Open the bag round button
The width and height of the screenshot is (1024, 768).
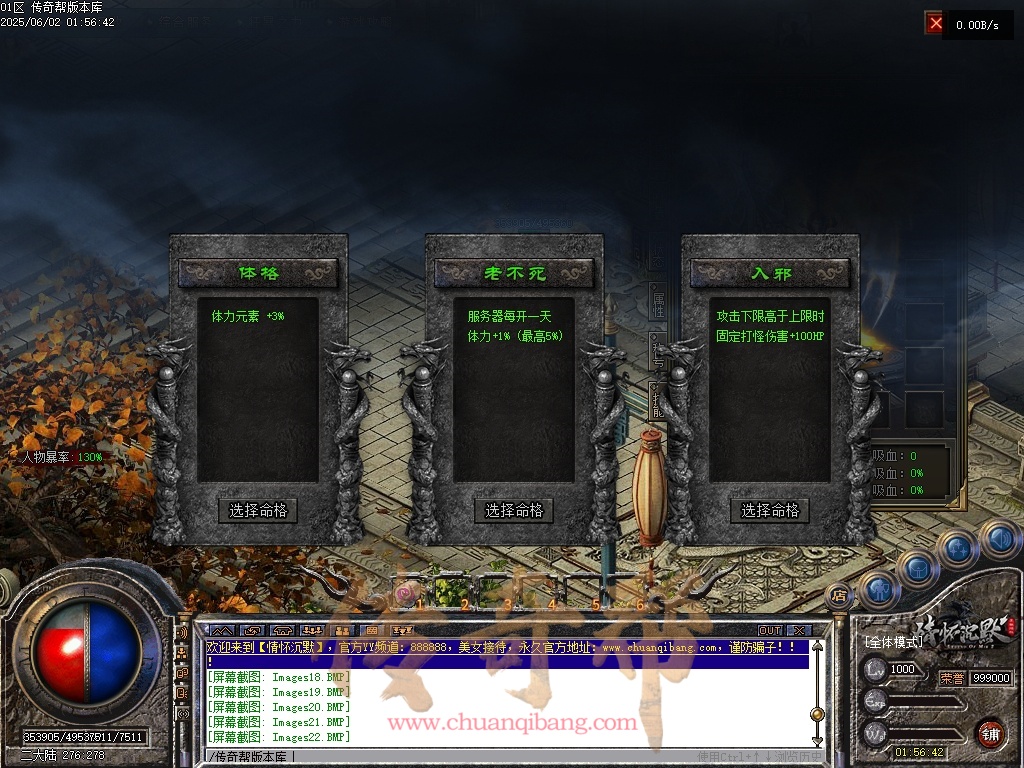[x=918, y=568]
